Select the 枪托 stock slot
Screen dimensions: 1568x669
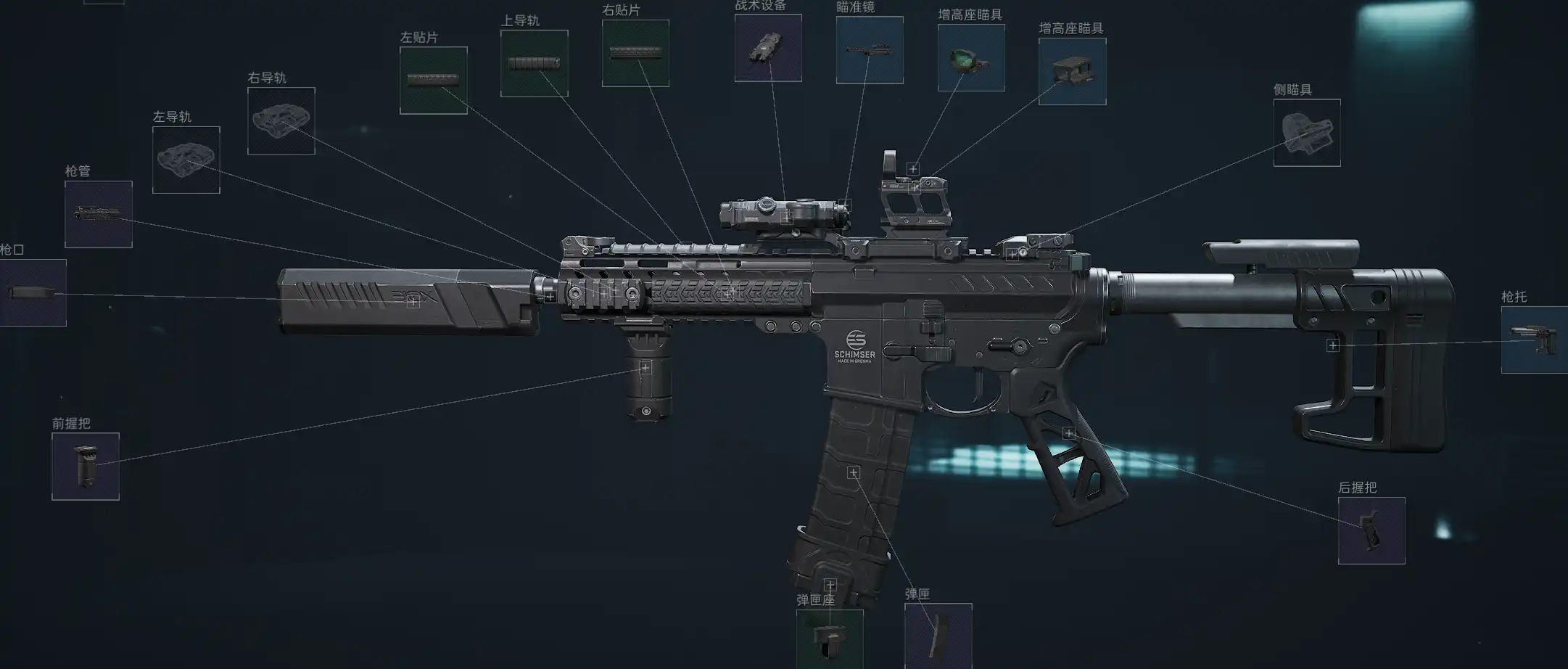coord(1534,340)
